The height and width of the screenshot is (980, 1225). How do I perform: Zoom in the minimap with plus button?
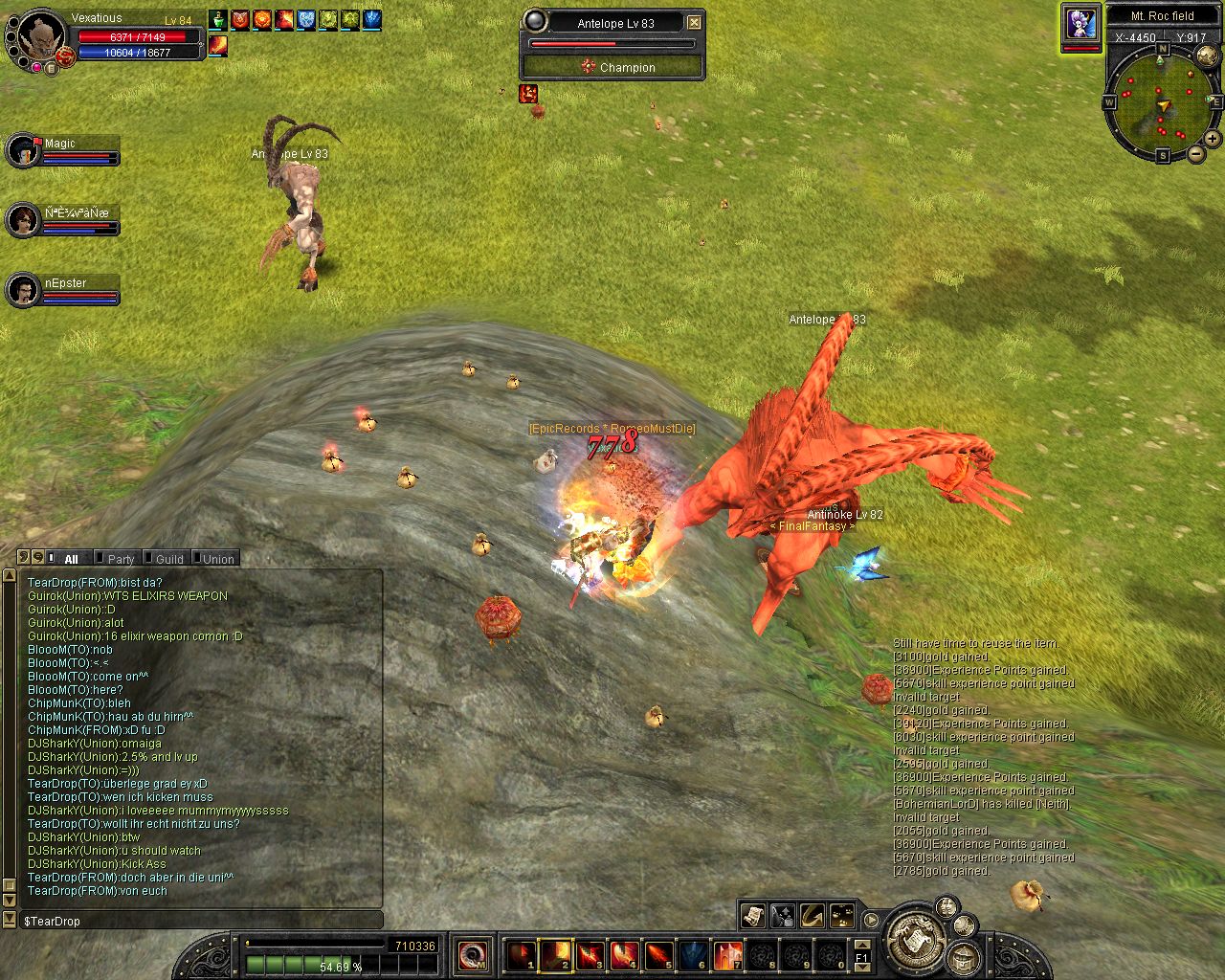[1212, 139]
